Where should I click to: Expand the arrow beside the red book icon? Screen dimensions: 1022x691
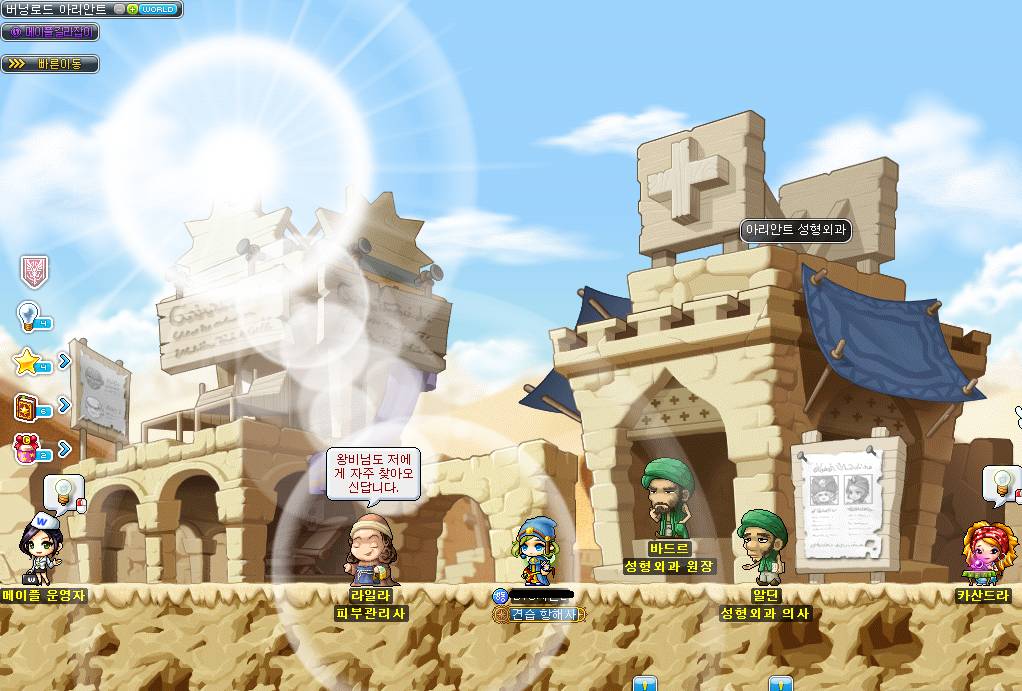point(65,405)
